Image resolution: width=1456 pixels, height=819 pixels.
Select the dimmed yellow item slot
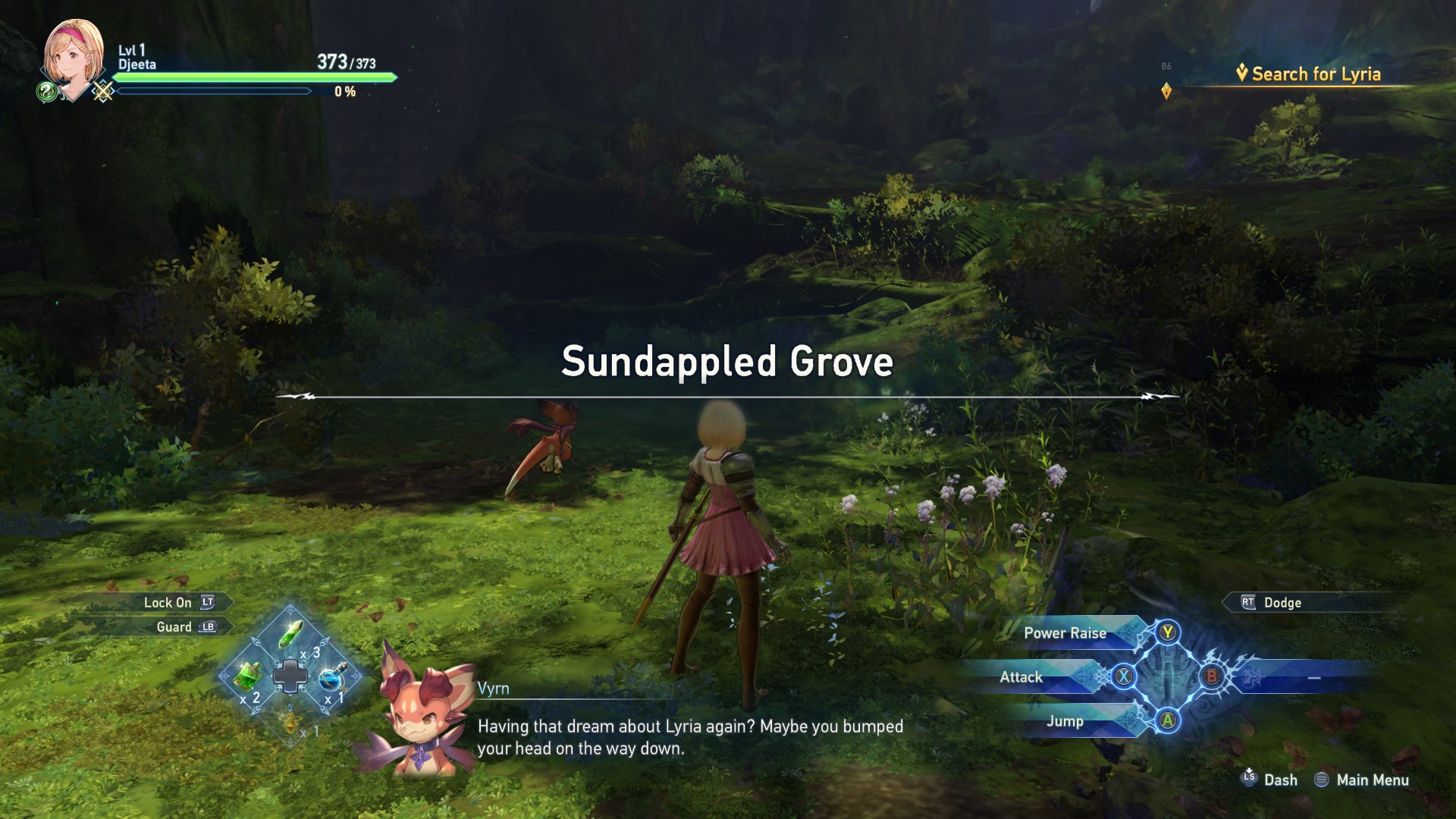click(x=291, y=719)
